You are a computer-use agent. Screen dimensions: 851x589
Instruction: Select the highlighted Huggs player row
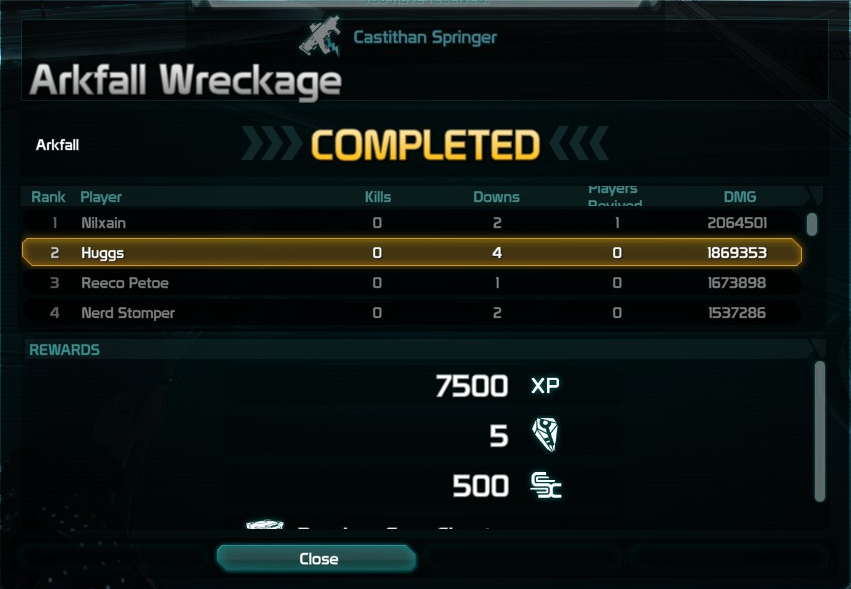click(410, 253)
